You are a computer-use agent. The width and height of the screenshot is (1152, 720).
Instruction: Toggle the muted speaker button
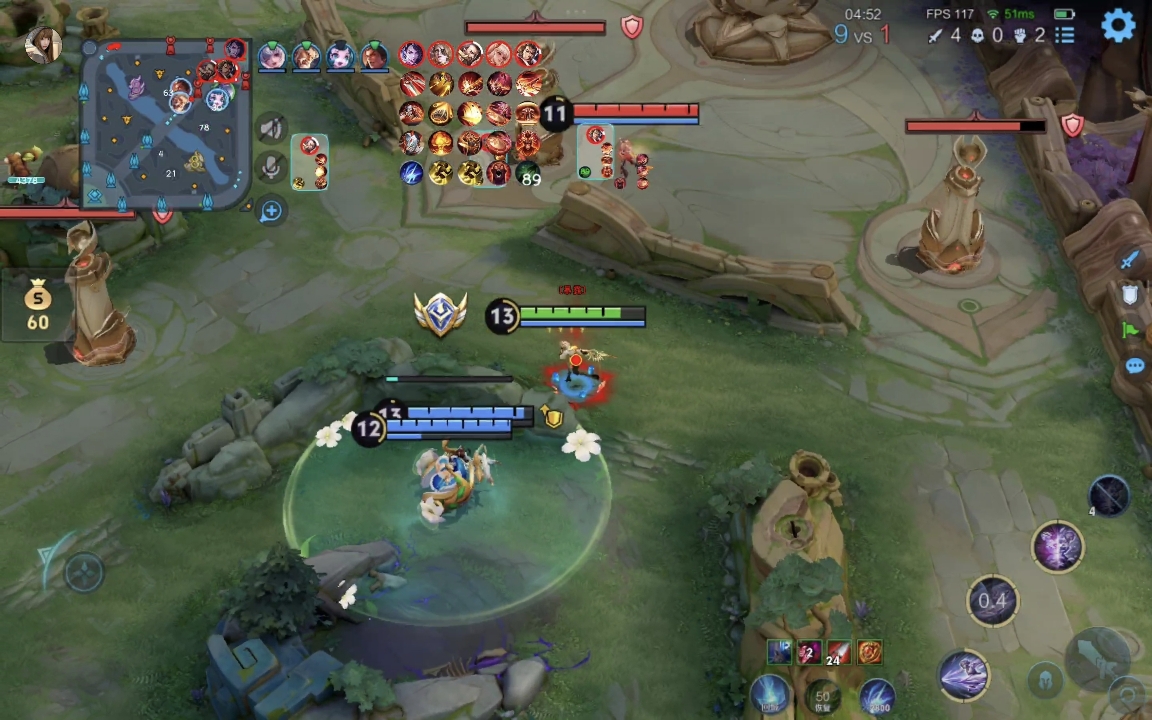[x=271, y=128]
